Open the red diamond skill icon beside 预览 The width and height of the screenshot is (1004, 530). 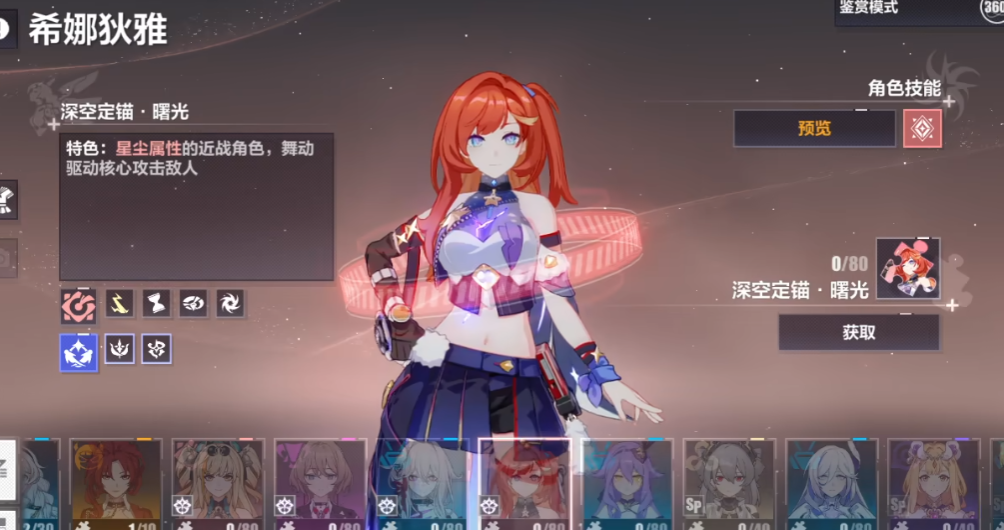click(922, 128)
